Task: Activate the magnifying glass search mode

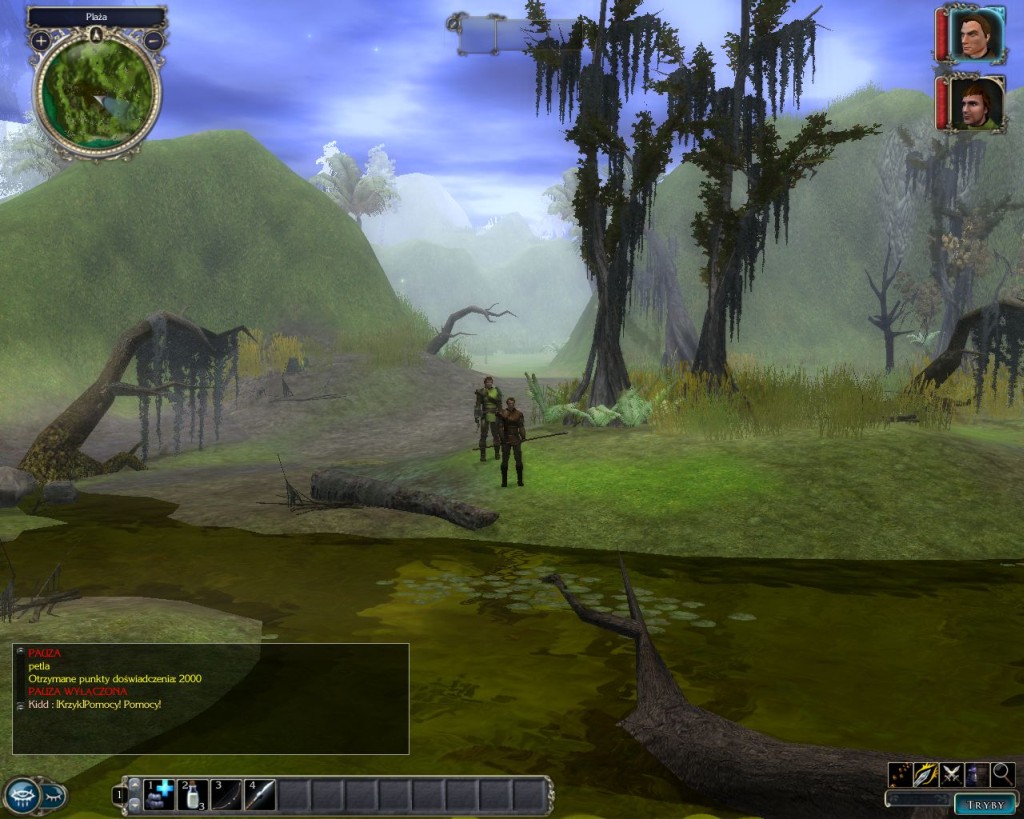Action: [x=1002, y=774]
